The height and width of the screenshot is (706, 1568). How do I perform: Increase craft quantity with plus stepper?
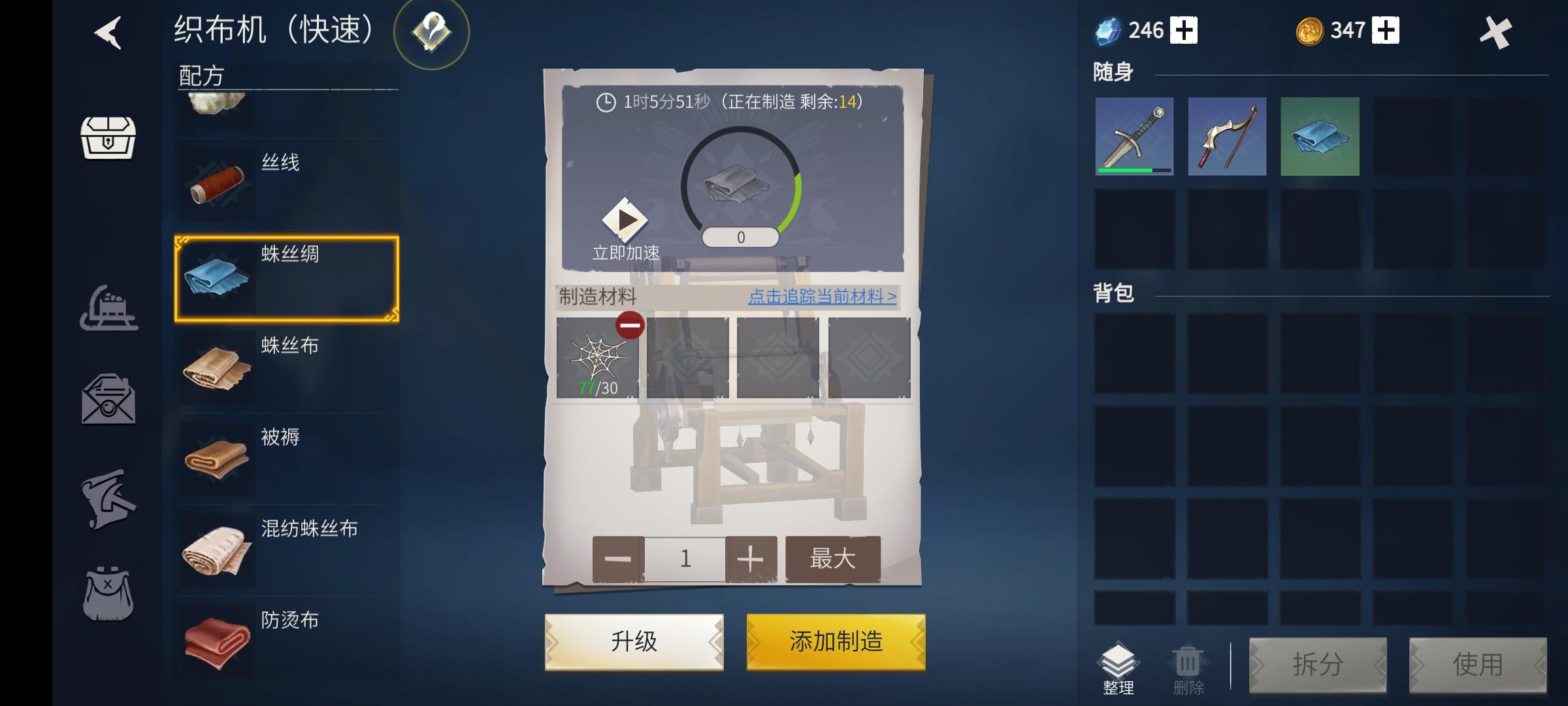[750, 558]
